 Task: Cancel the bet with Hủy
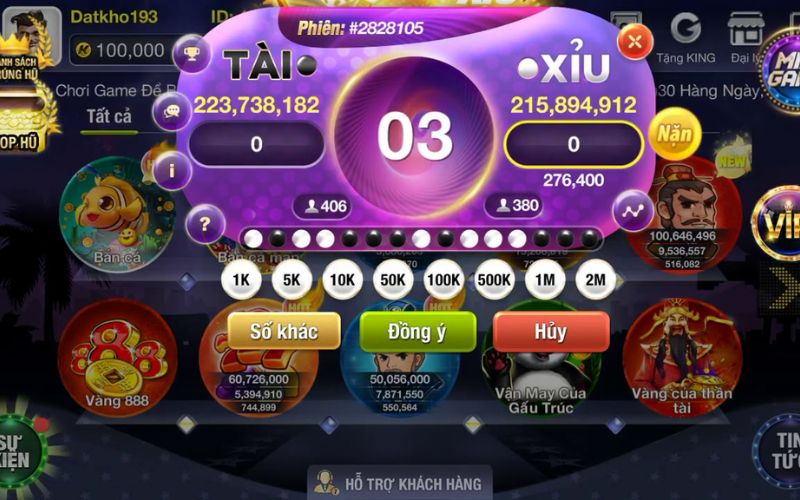(x=551, y=331)
